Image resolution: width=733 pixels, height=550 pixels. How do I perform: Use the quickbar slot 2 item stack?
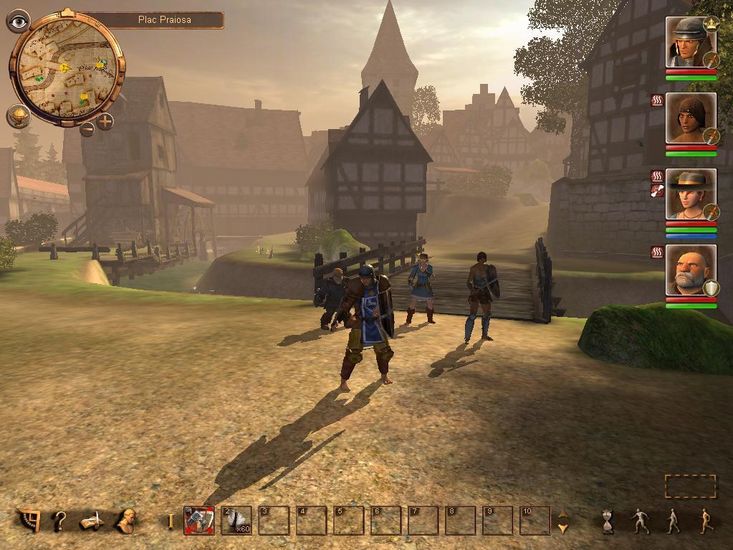236,520
